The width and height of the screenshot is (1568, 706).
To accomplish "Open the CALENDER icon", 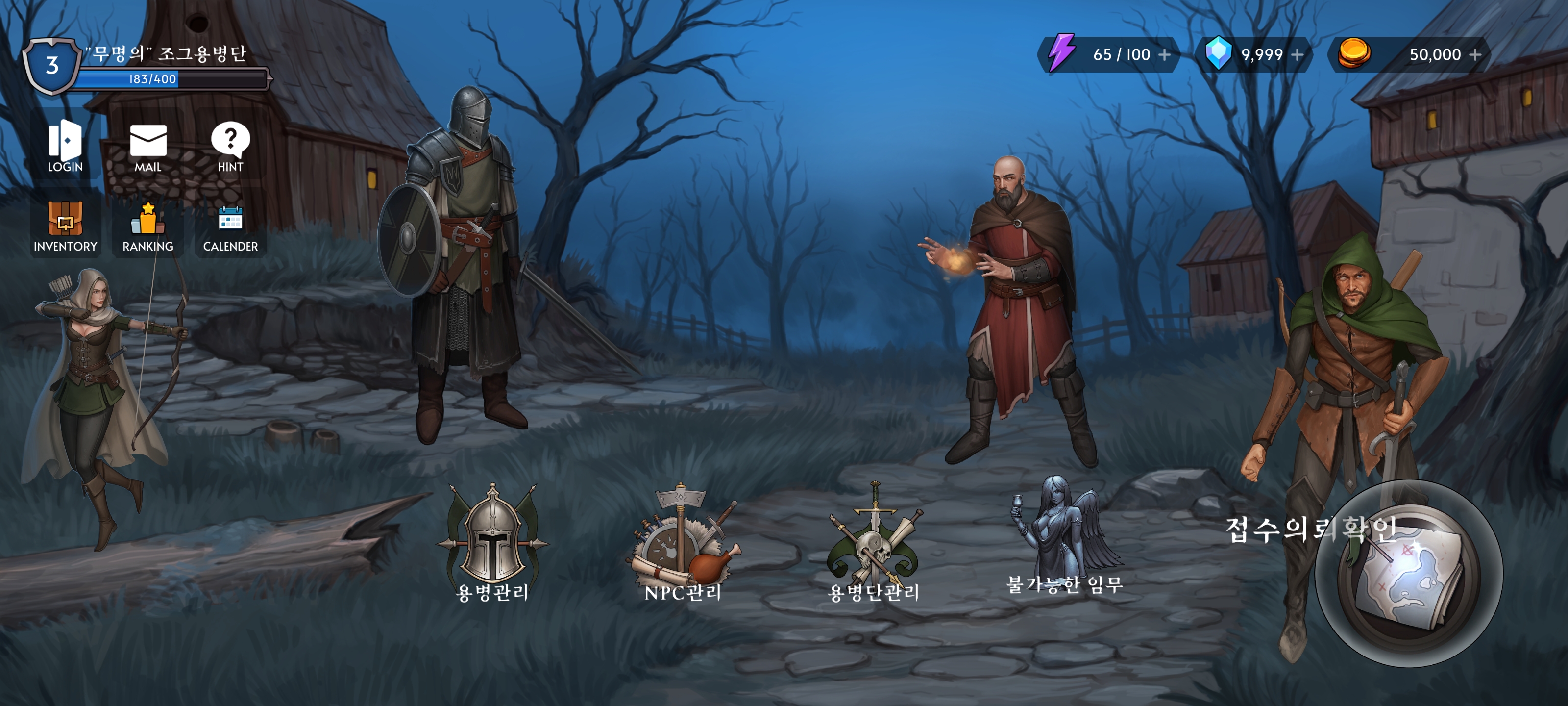I will pos(230,226).
